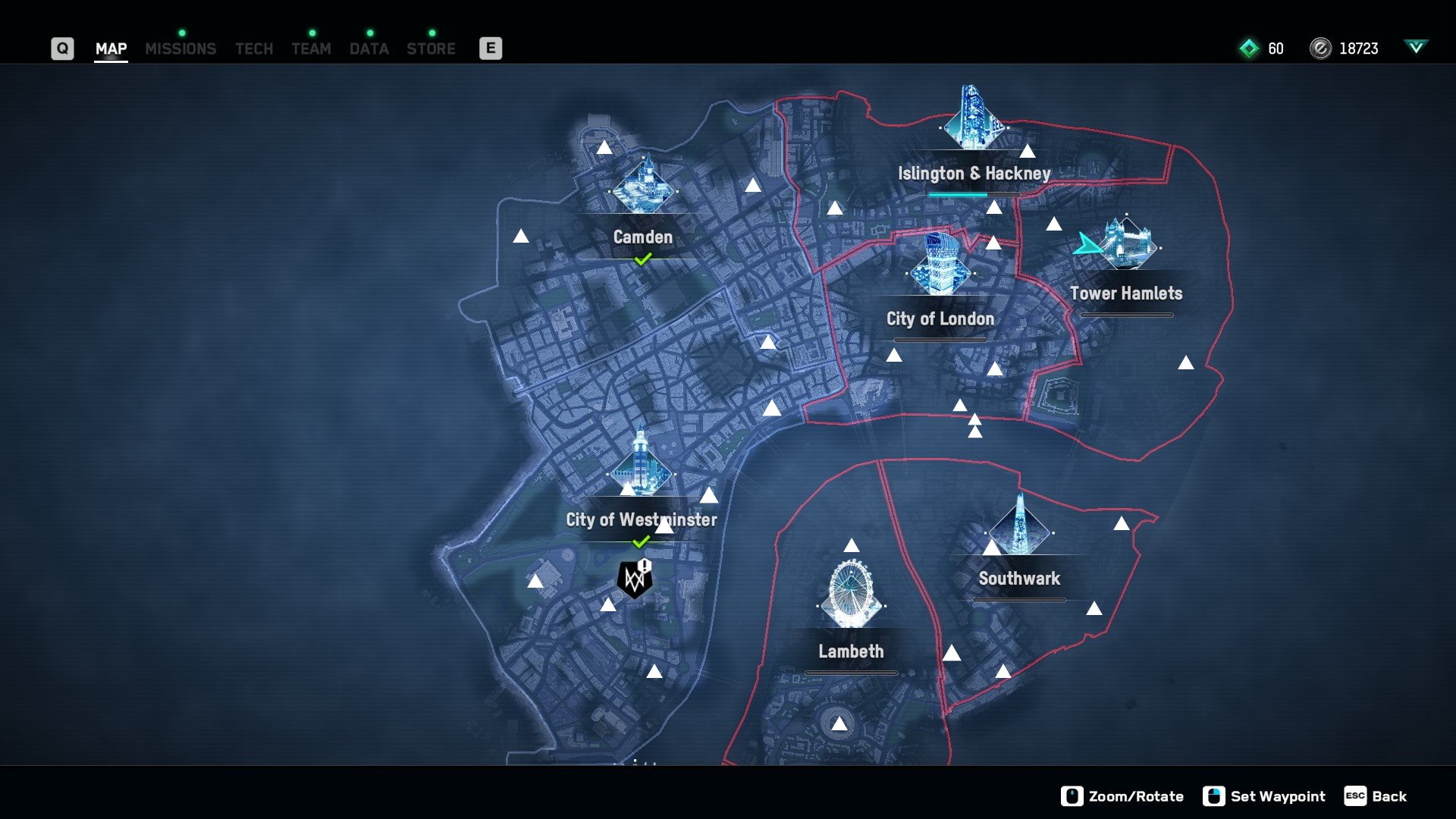Open the TECH tab
Image resolution: width=1456 pixels, height=819 pixels.
[x=254, y=49]
